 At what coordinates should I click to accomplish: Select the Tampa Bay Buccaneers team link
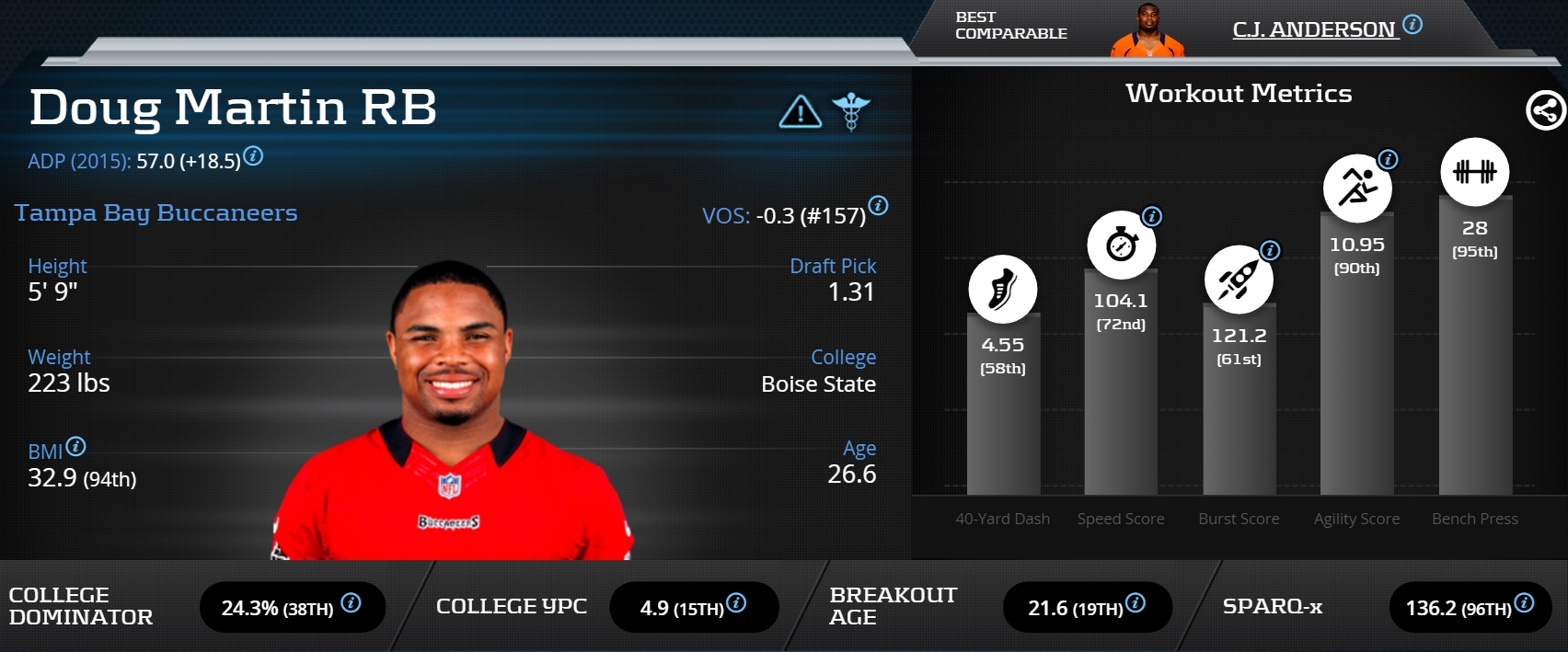(156, 213)
